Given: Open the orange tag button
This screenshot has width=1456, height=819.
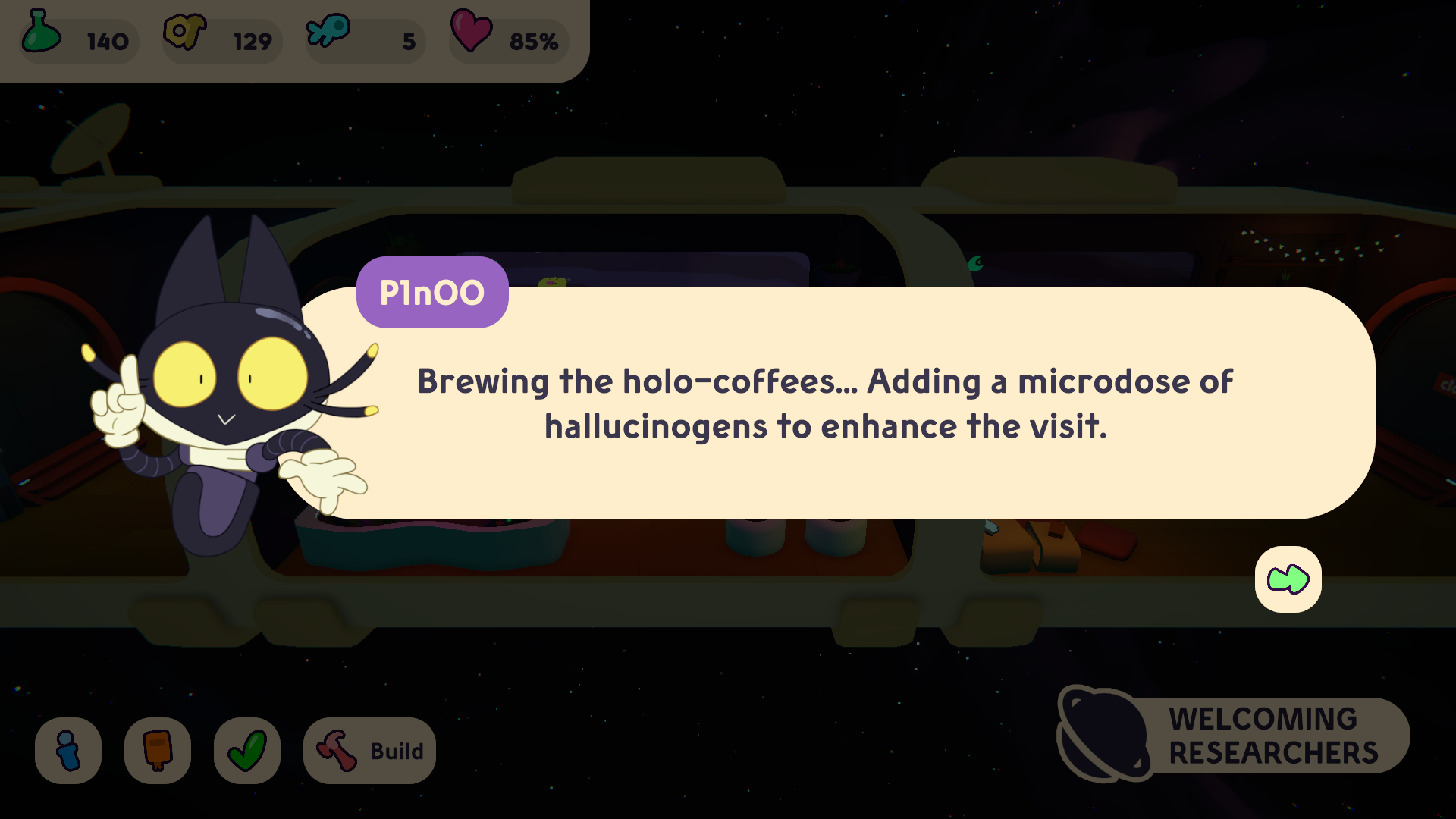Looking at the screenshot, I should (158, 751).
